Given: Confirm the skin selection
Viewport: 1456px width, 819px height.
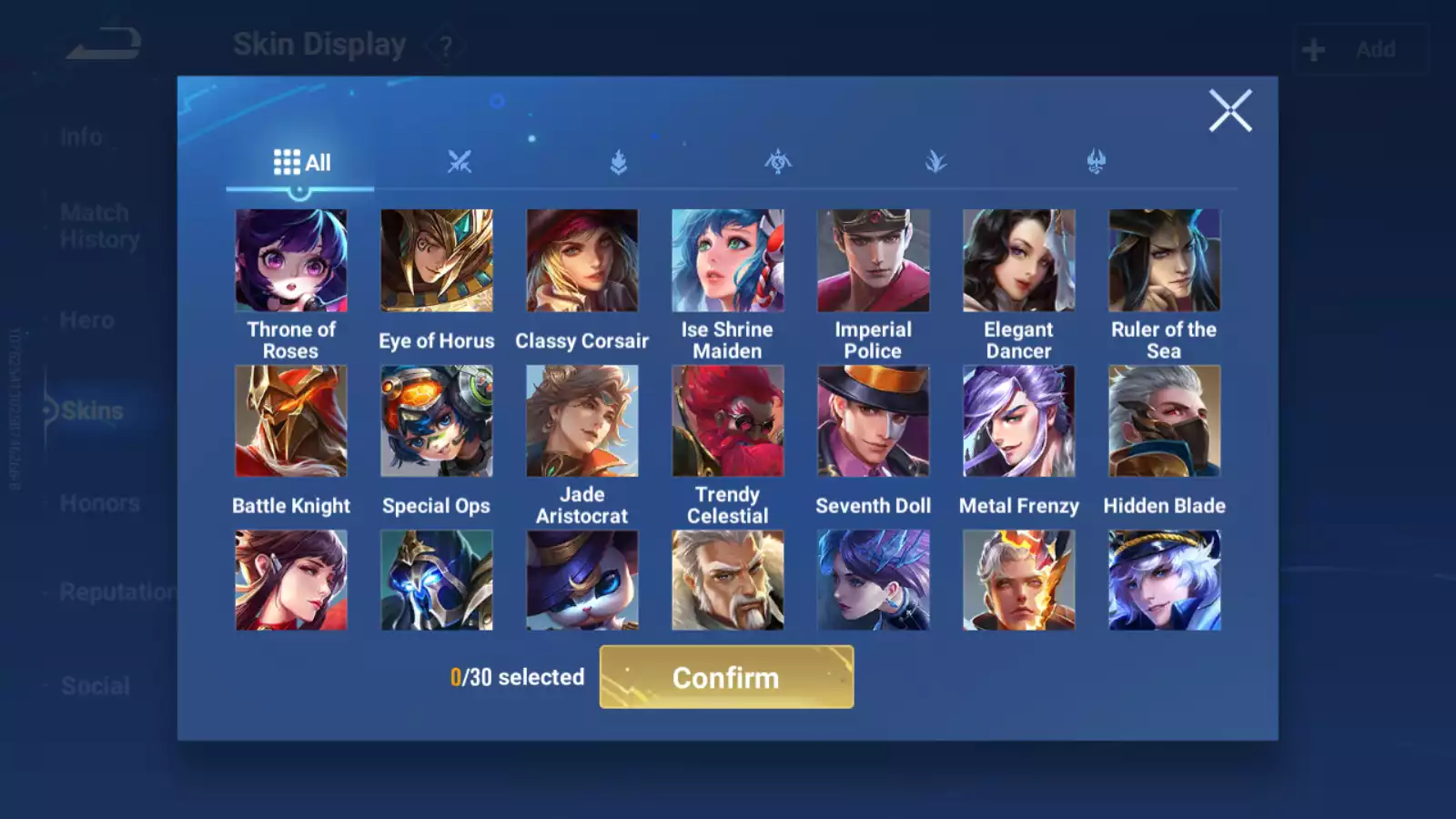Looking at the screenshot, I should click(x=726, y=677).
